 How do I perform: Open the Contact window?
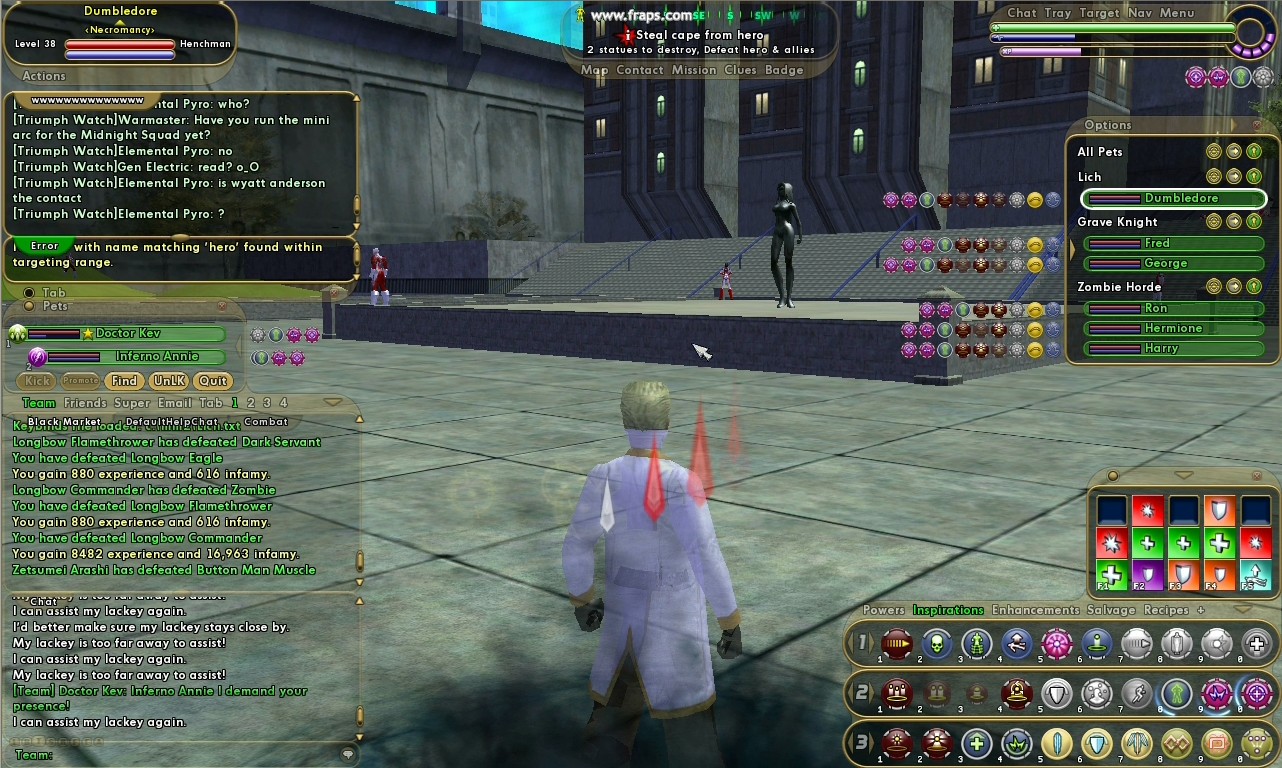point(639,70)
